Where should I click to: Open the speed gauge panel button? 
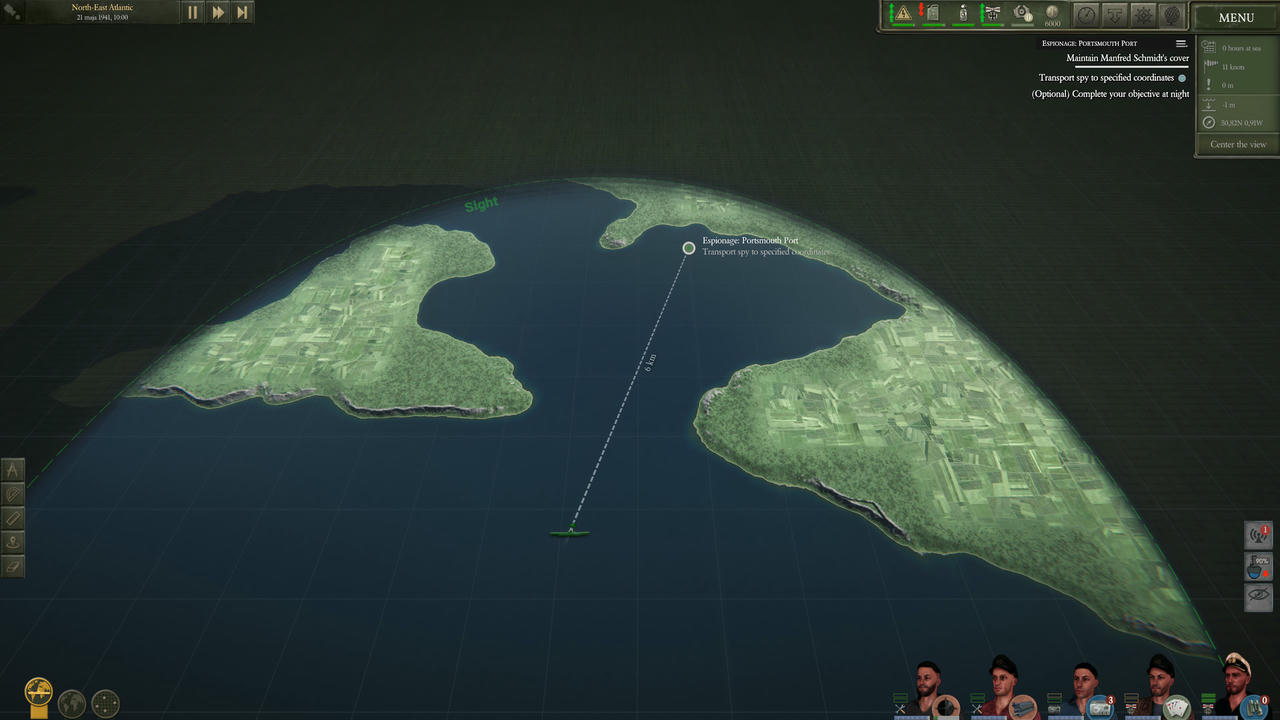tap(1086, 15)
